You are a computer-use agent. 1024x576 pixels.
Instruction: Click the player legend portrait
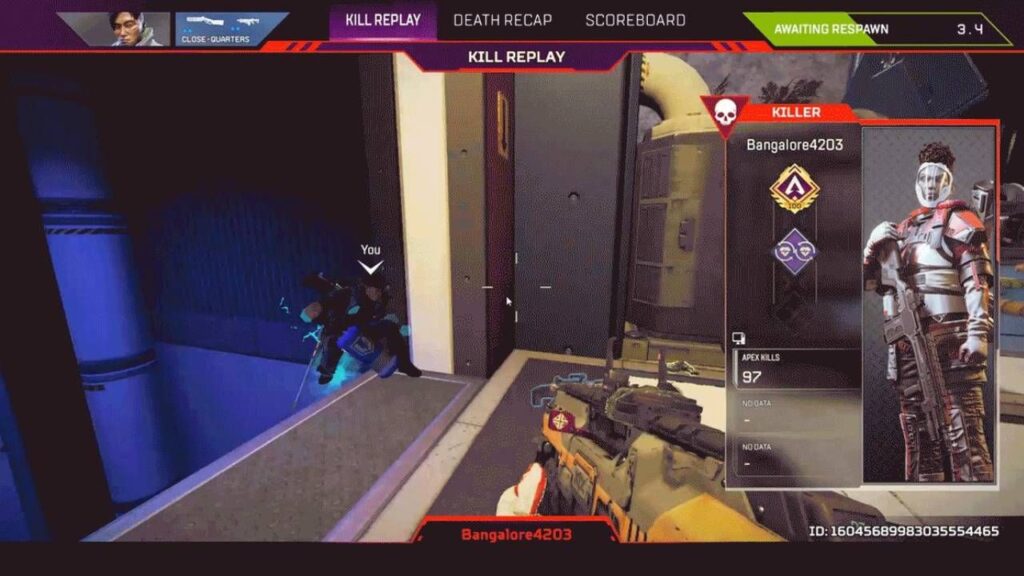pyautogui.click(x=125, y=29)
